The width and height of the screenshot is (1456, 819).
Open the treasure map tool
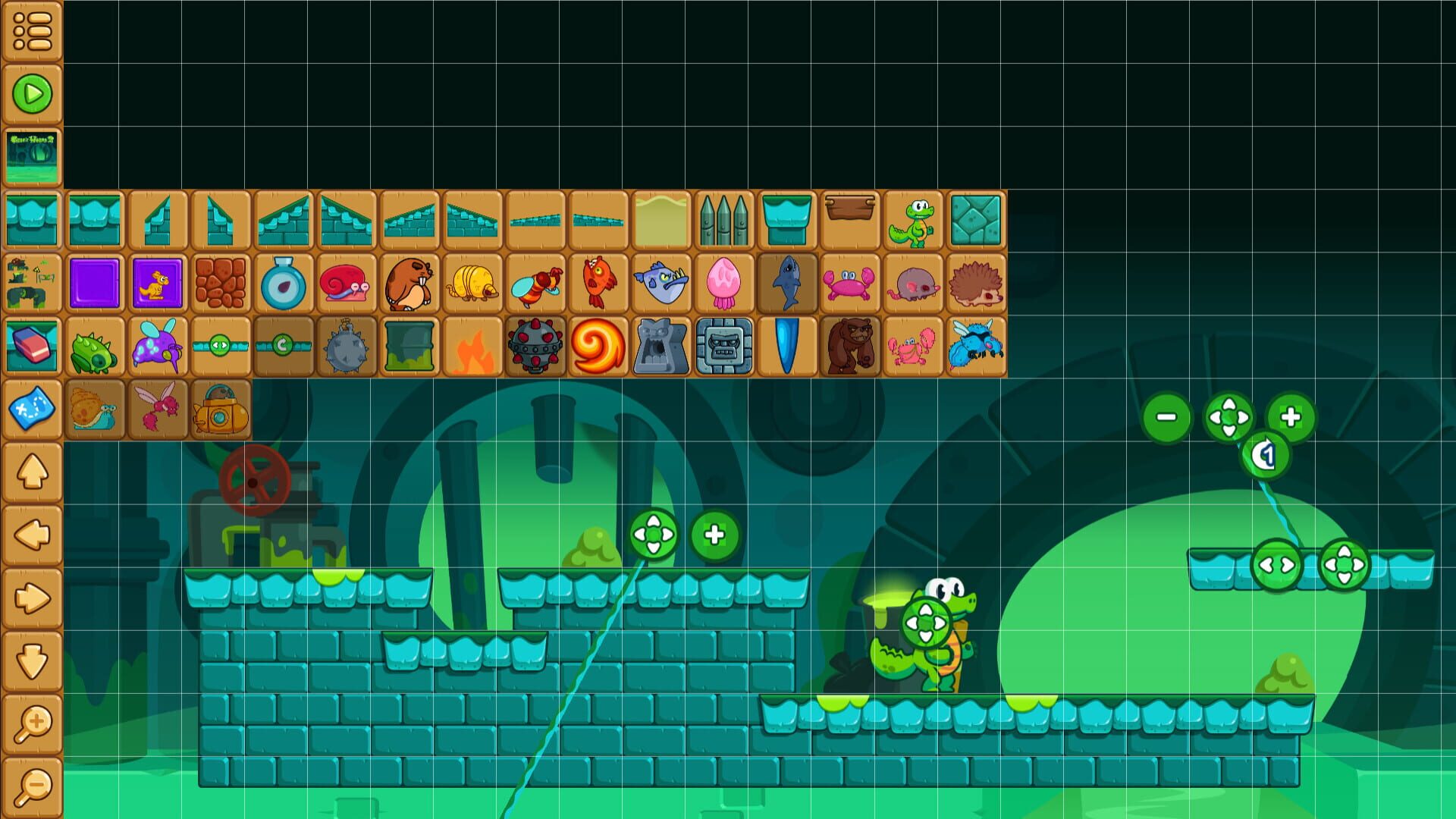[30, 408]
